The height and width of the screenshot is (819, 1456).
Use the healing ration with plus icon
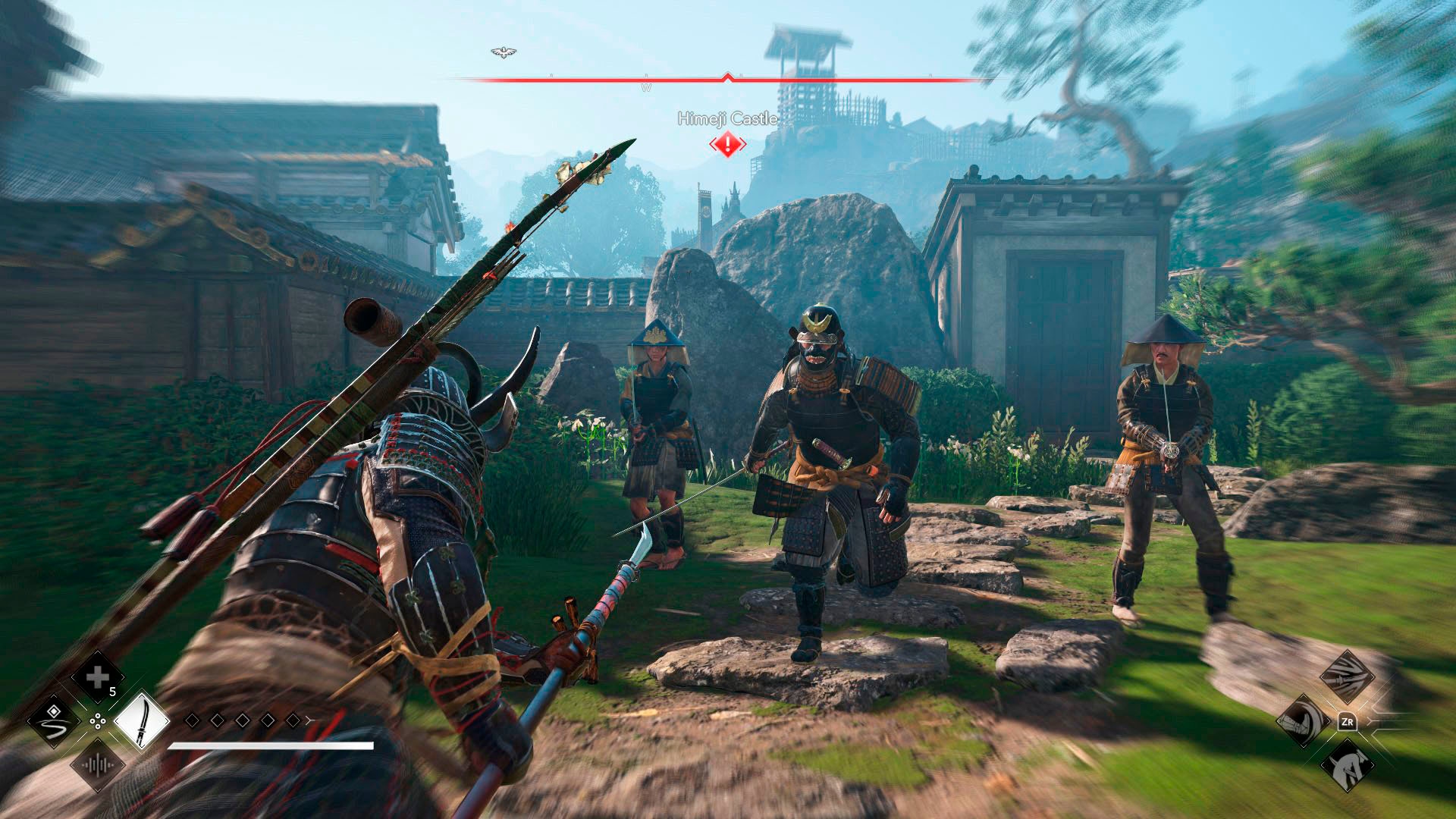click(98, 677)
